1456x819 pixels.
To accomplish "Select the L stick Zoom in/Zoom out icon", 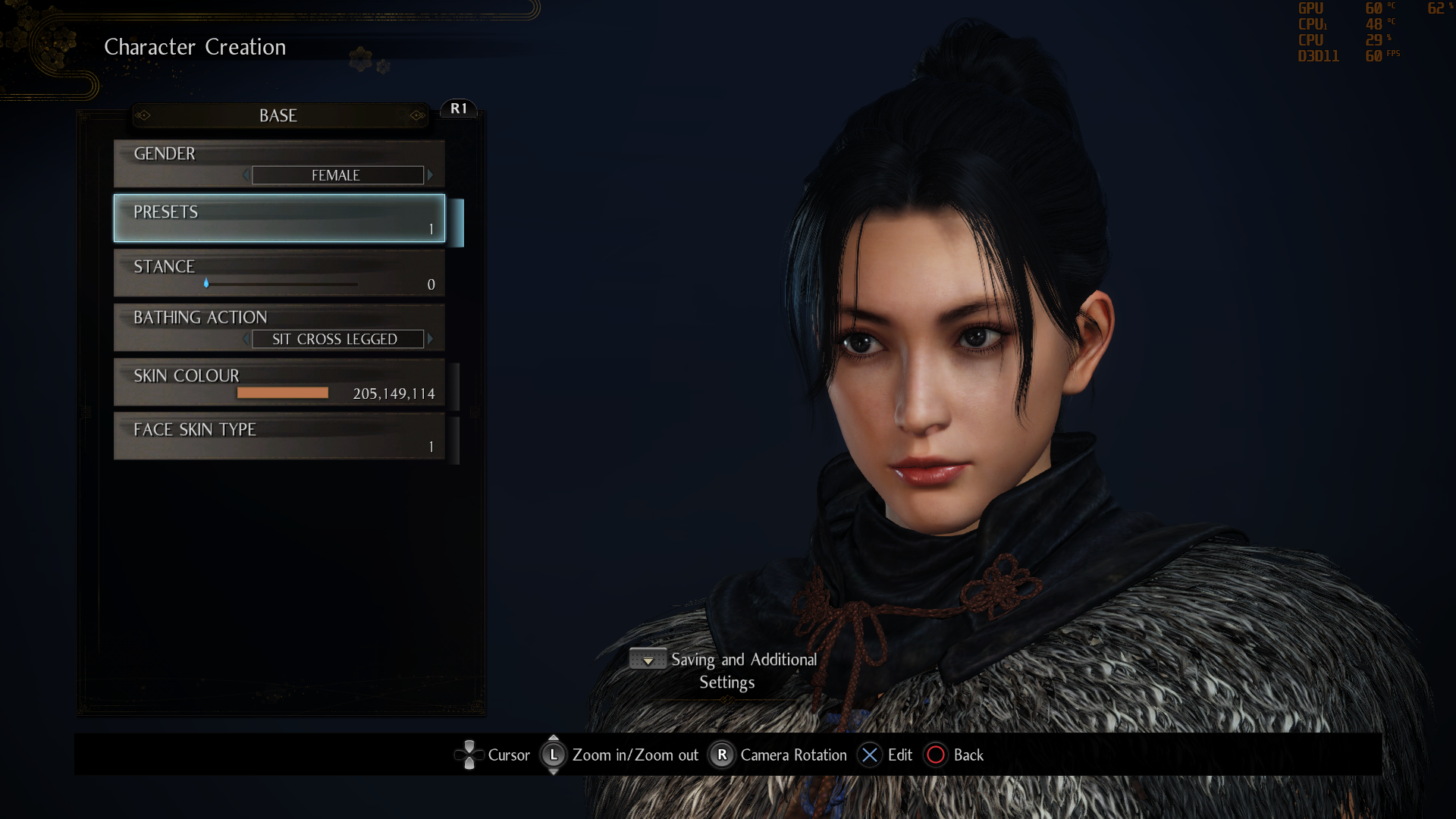I will click(554, 755).
